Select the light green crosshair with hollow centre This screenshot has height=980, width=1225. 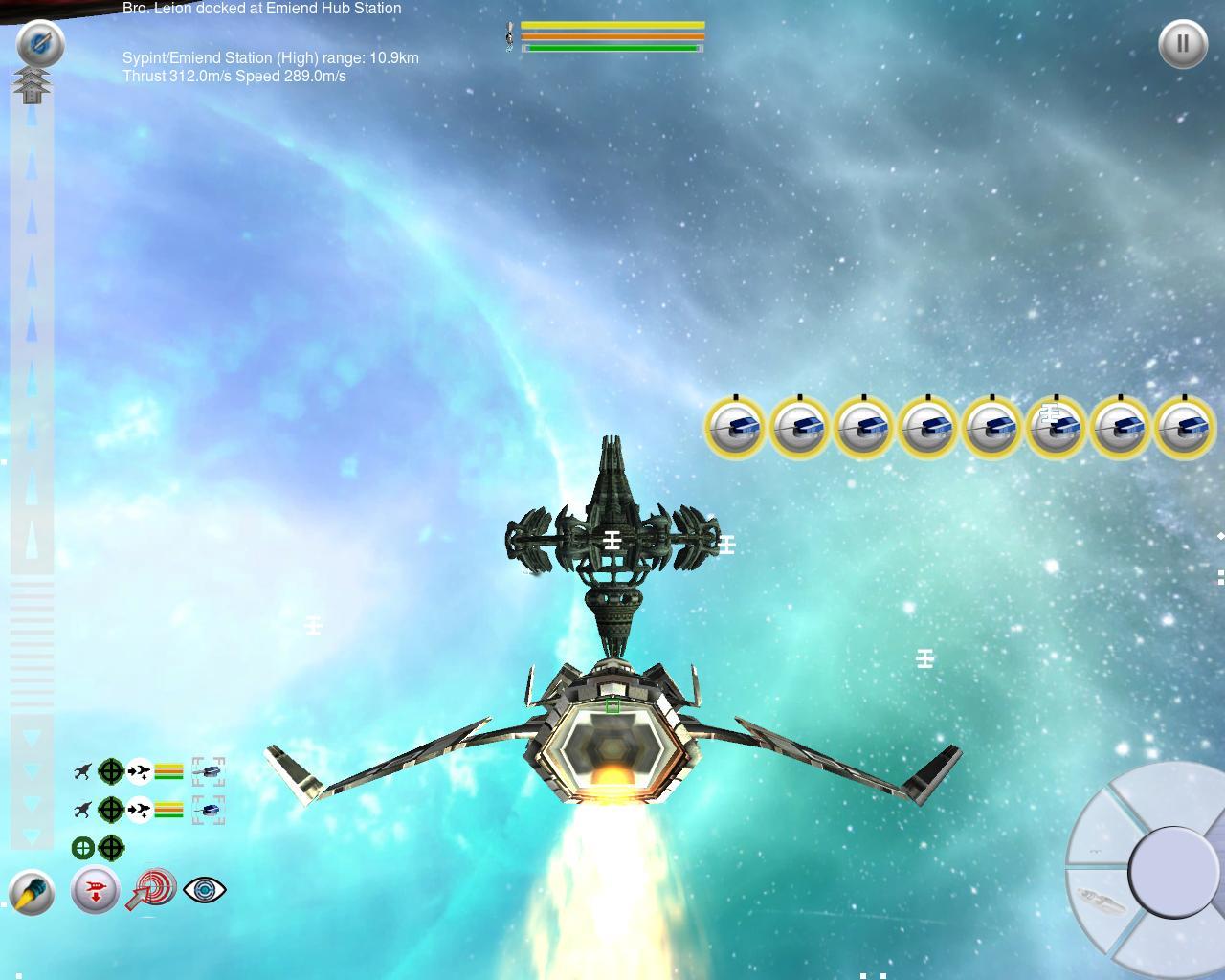coord(83,848)
